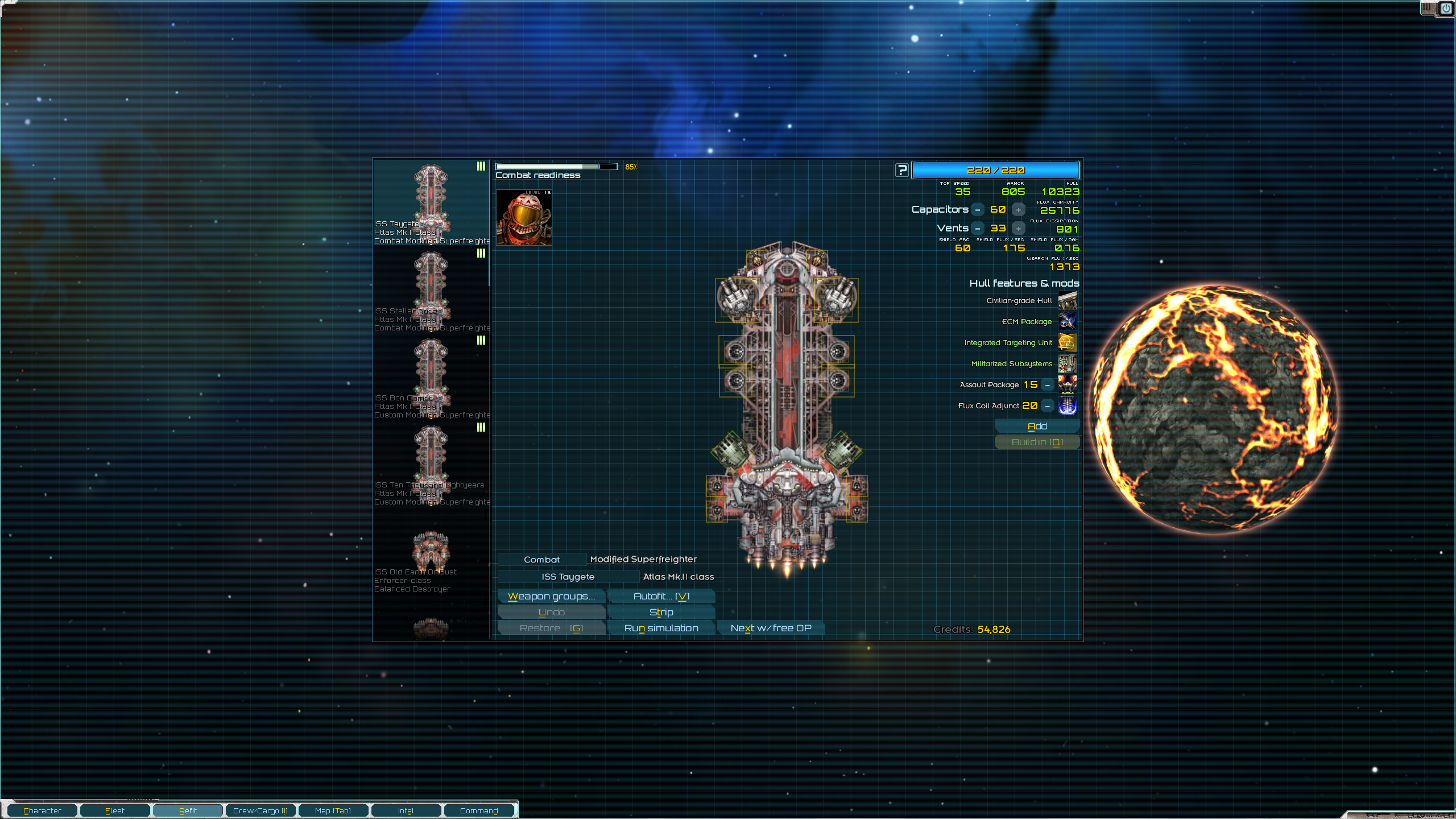Go to next ship with free OP
This screenshot has width=1456, height=819.
click(x=771, y=628)
